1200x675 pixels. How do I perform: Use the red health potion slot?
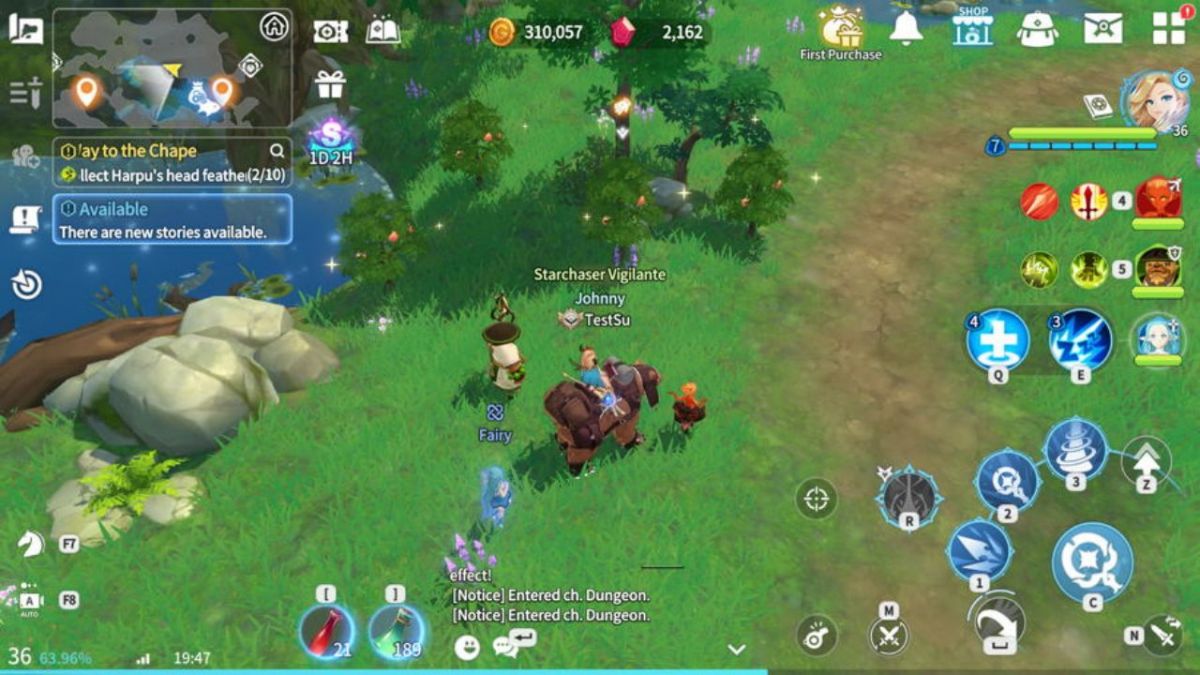(x=326, y=632)
